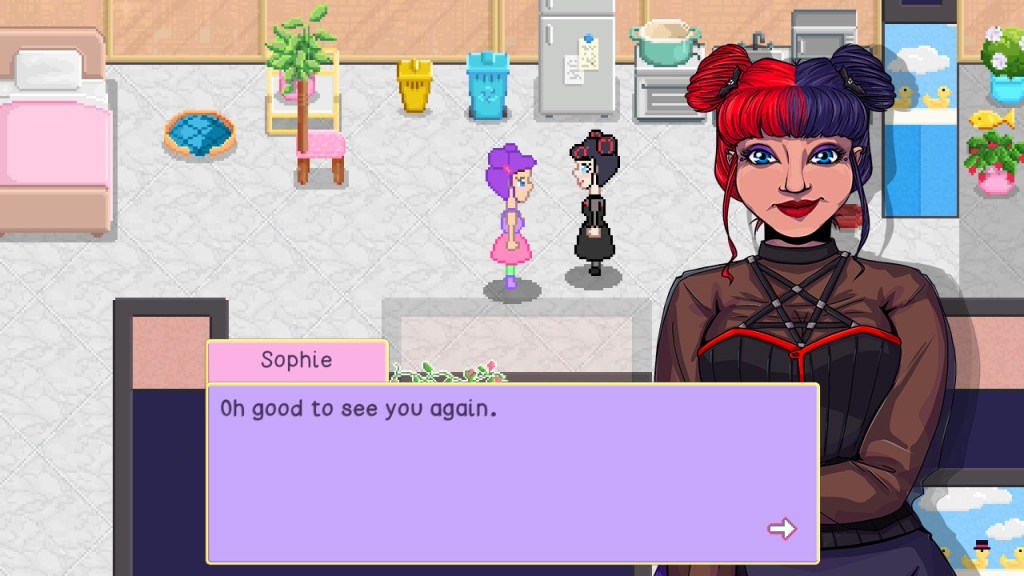Screen dimensions: 1024x576
Task: Advance dialogue with the arrow icon
Action: 782,528
